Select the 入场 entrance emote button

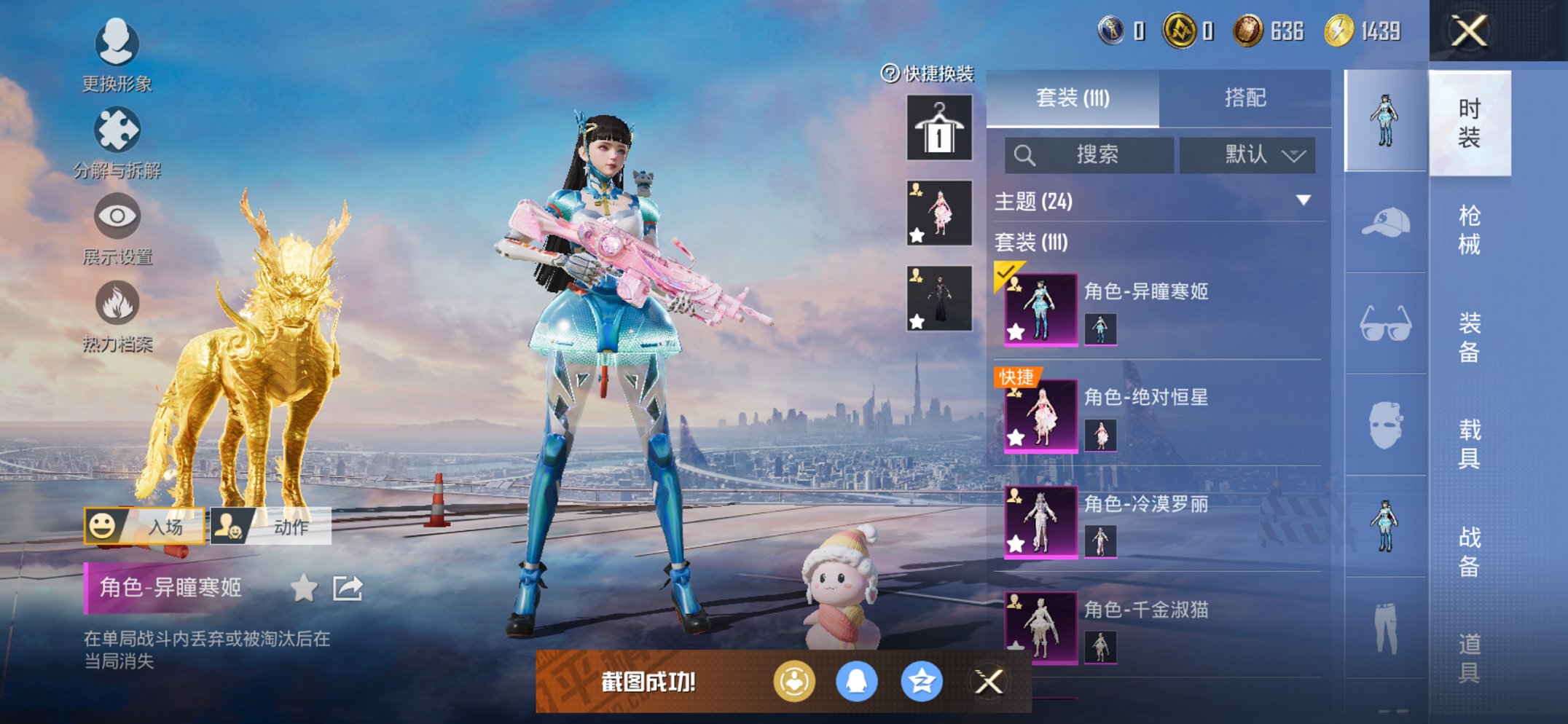point(145,526)
